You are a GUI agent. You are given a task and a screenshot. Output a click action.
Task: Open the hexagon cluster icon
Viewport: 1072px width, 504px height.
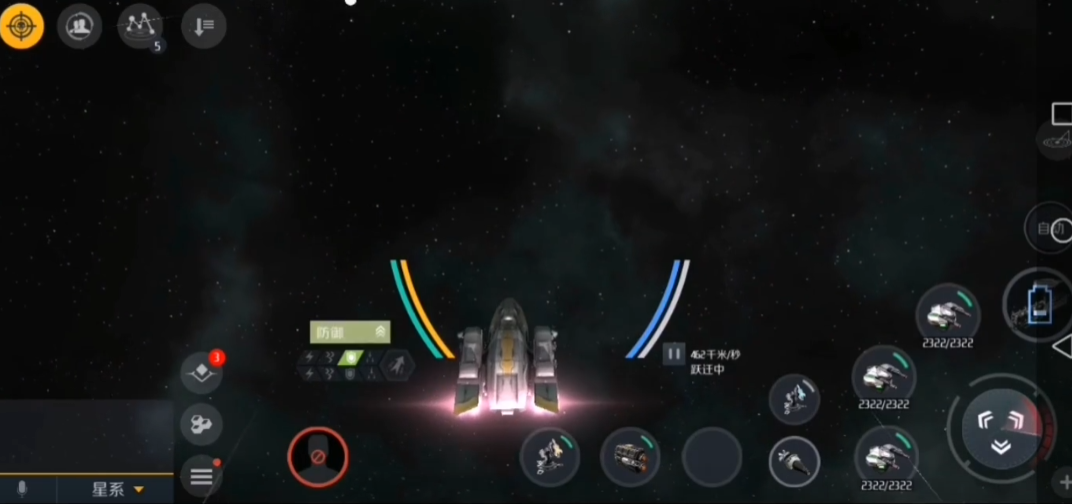pos(201,424)
